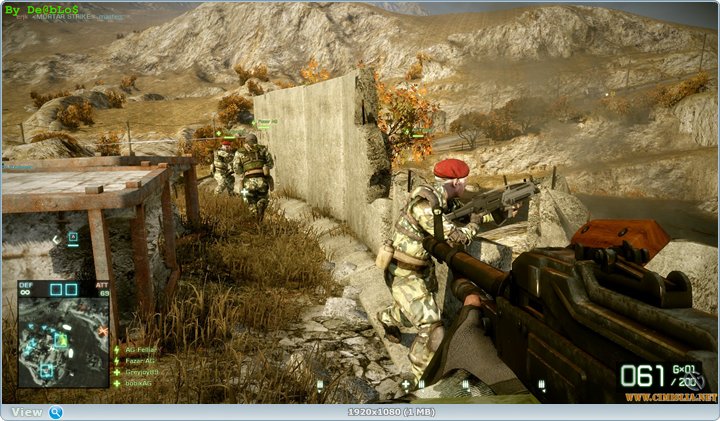Choose Greyjoy89 in the squad list
This screenshot has height=421, width=720.
(x=140, y=372)
